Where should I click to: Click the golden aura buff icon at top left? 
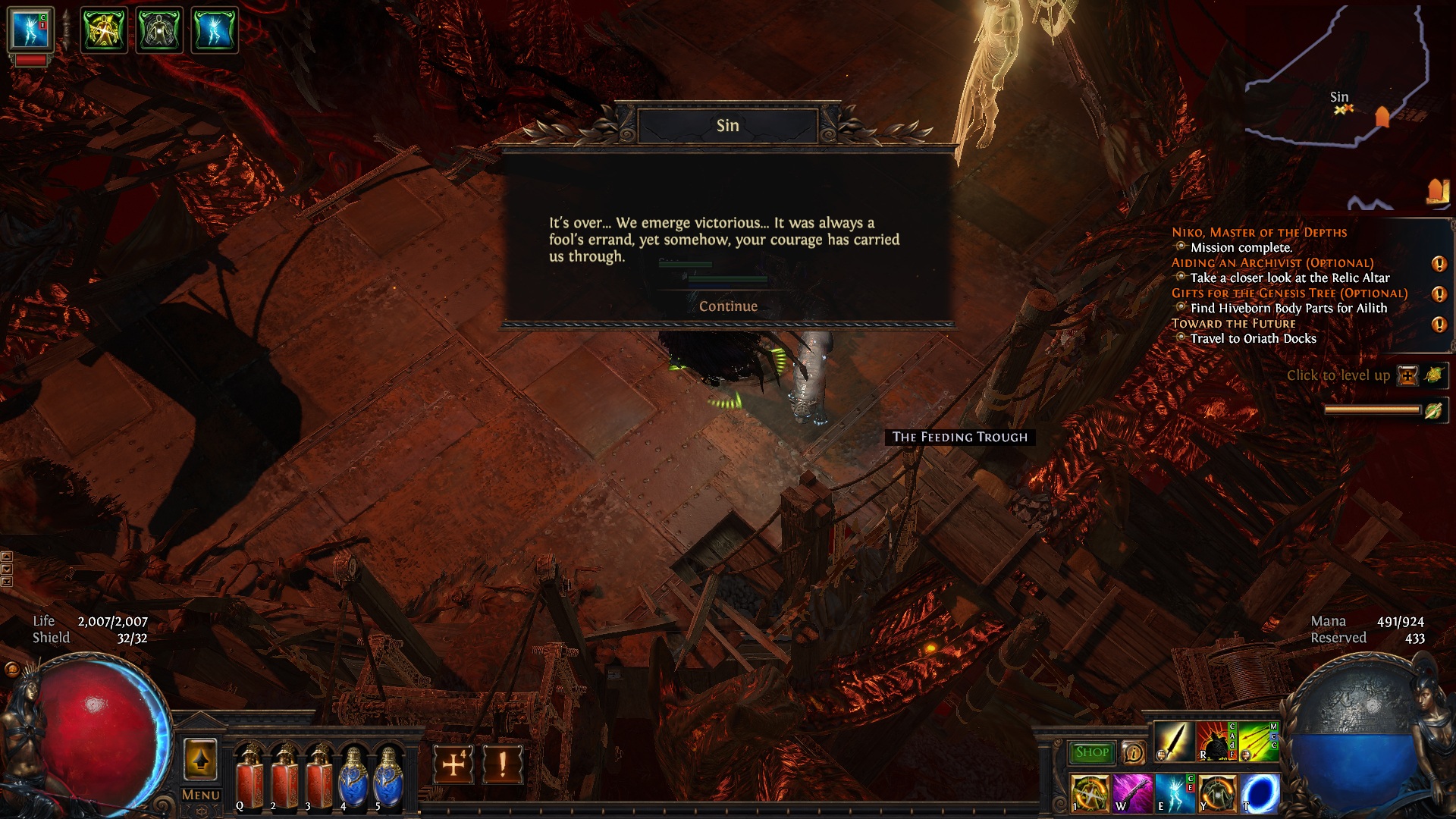click(105, 29)
